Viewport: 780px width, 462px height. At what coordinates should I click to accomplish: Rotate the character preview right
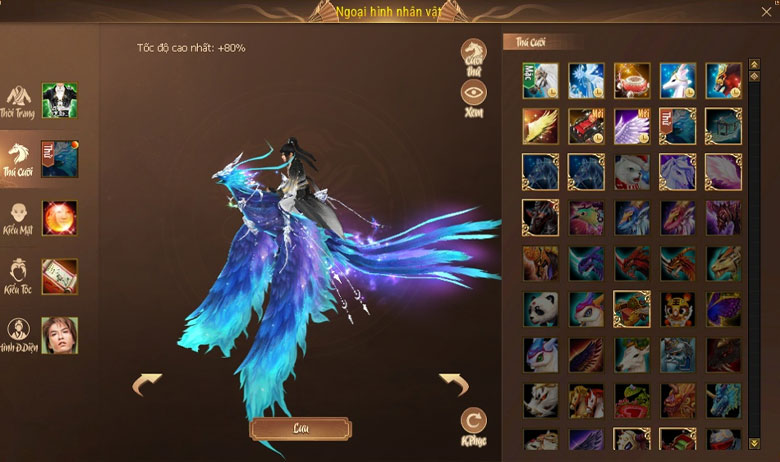[x=455, y=384]
